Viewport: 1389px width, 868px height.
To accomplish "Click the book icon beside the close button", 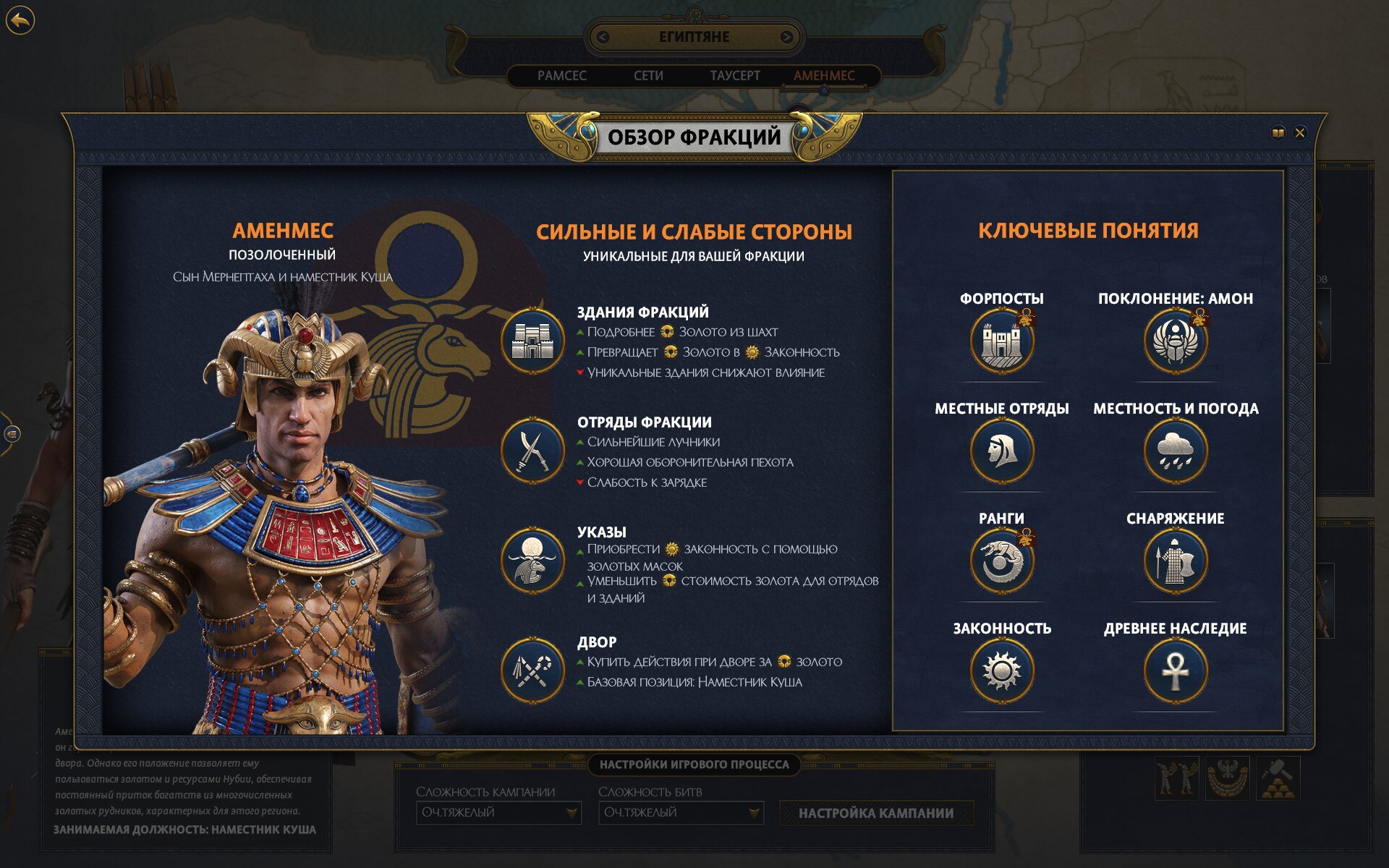I will tap(1278, 133).
